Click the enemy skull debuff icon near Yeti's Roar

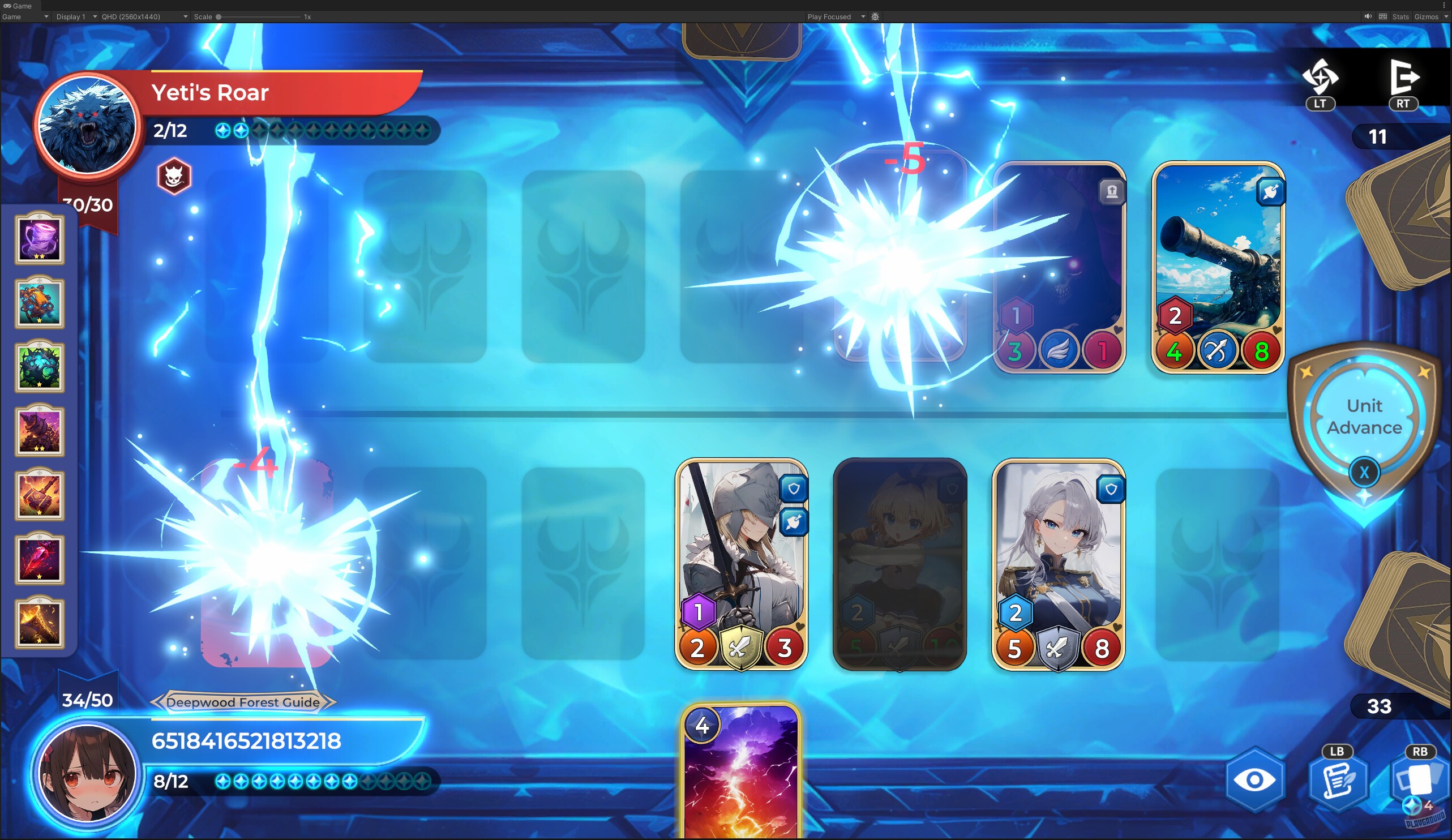tap(174, 177)
